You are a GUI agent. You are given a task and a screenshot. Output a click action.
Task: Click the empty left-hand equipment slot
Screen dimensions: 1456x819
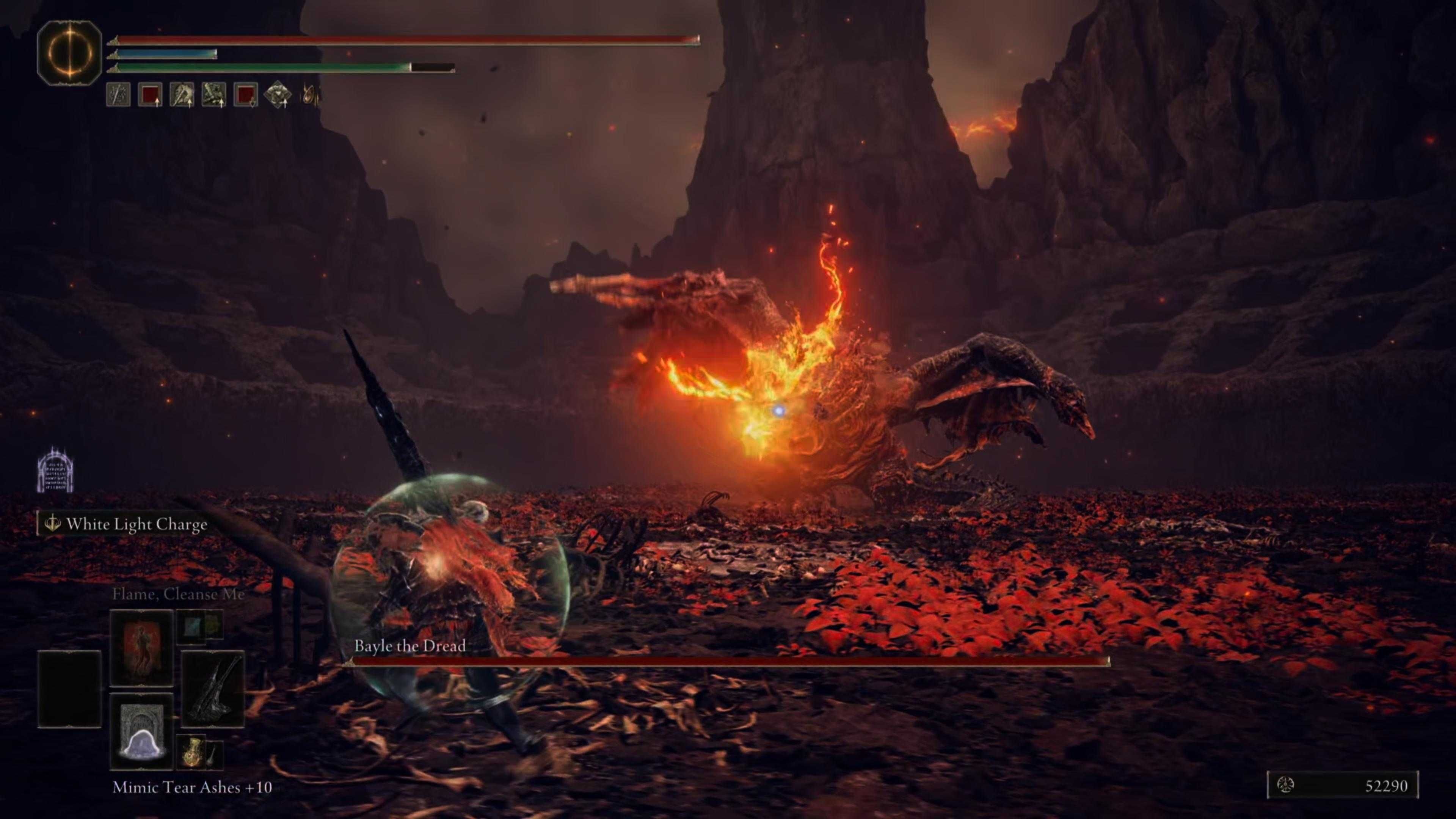(69, 689)
